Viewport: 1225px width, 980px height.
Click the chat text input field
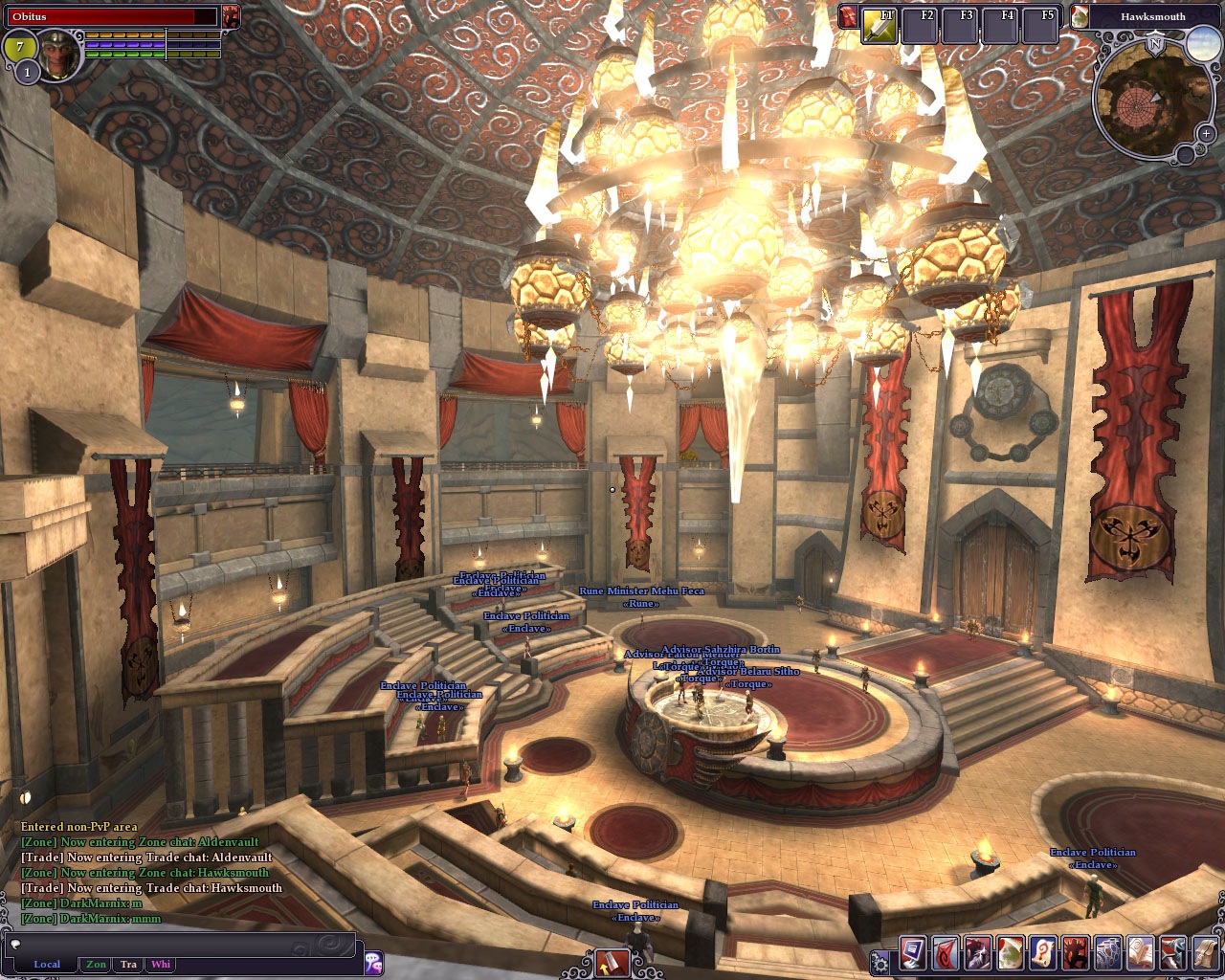tap(182, 945)
